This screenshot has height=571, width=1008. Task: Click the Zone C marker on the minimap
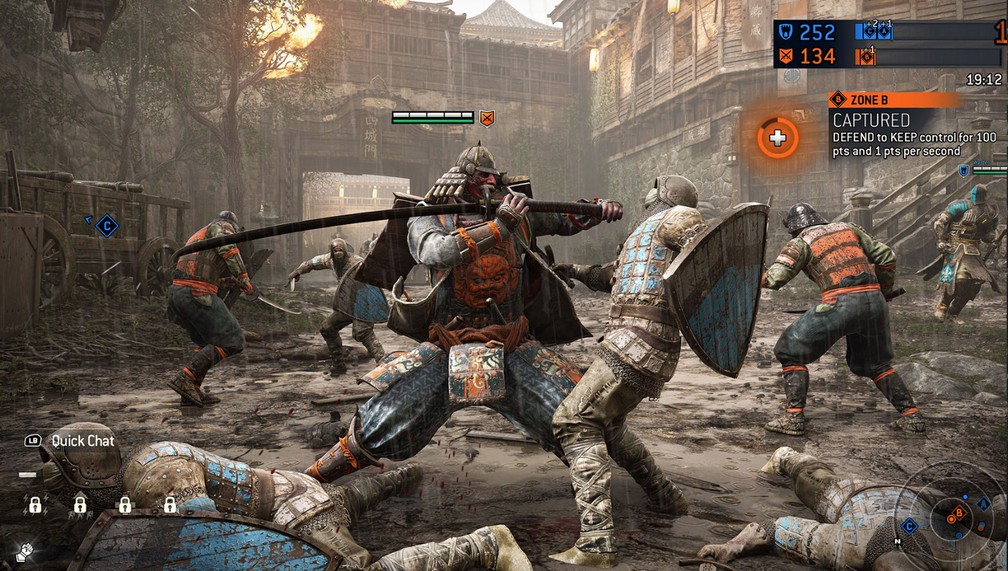coord(909,525)
